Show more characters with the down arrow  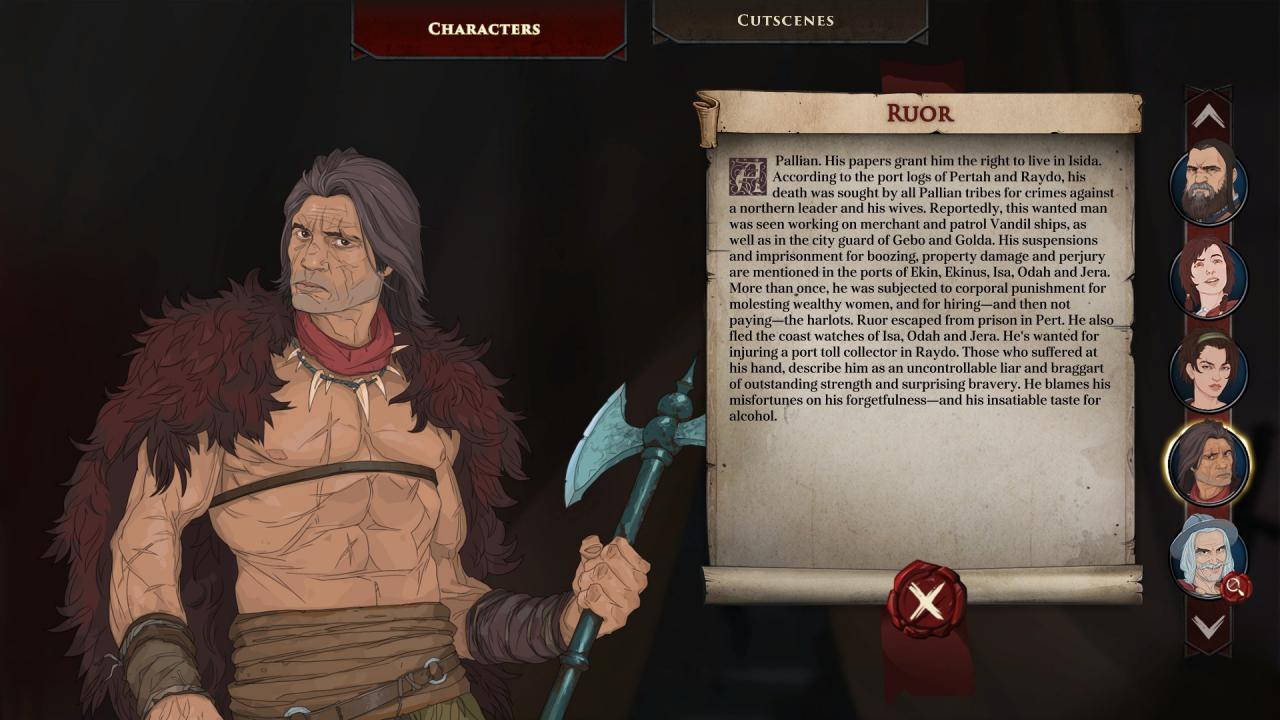point(1208,627)
